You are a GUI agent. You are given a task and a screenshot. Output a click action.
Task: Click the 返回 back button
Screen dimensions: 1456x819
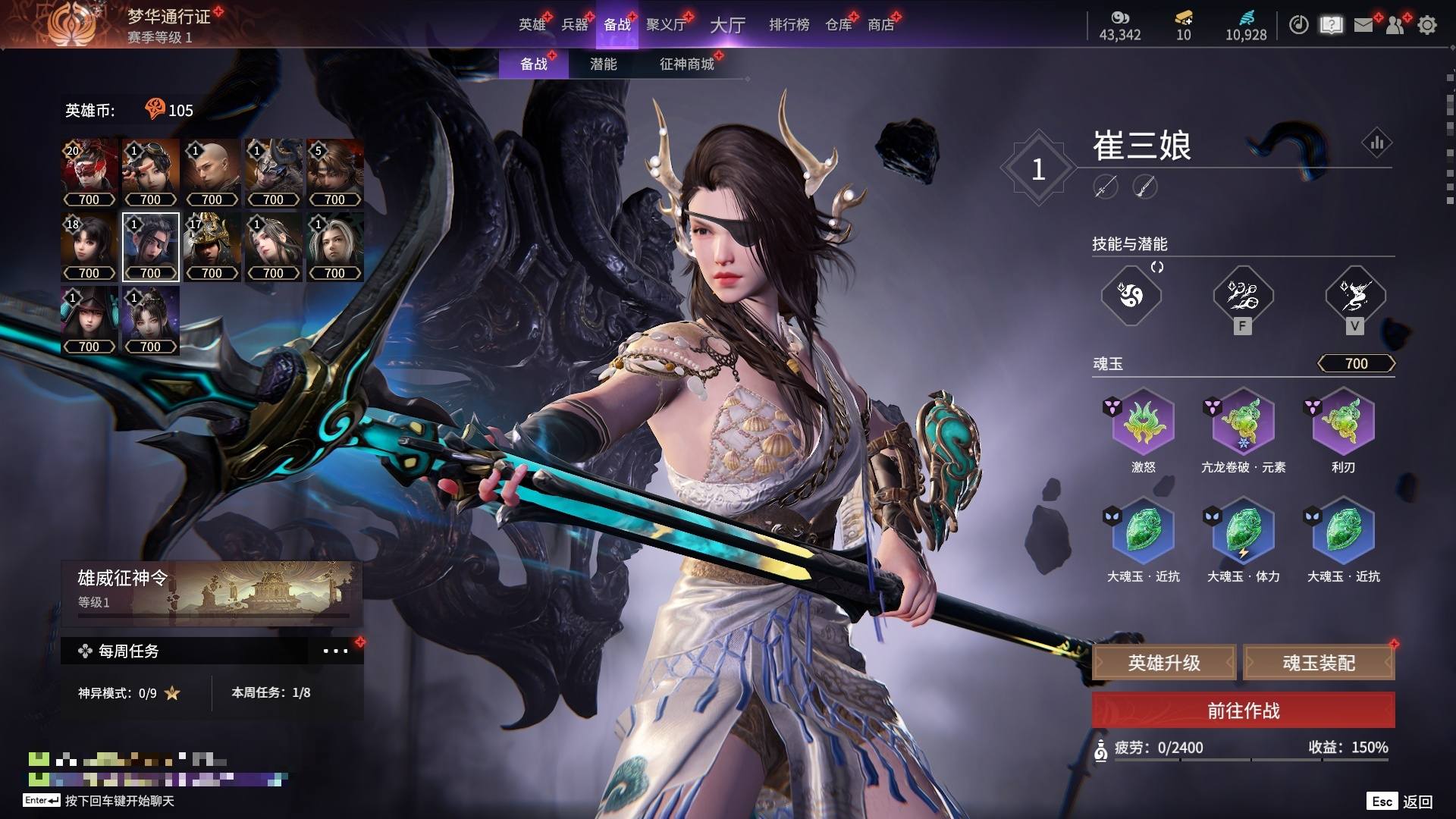click(1417, 802)
